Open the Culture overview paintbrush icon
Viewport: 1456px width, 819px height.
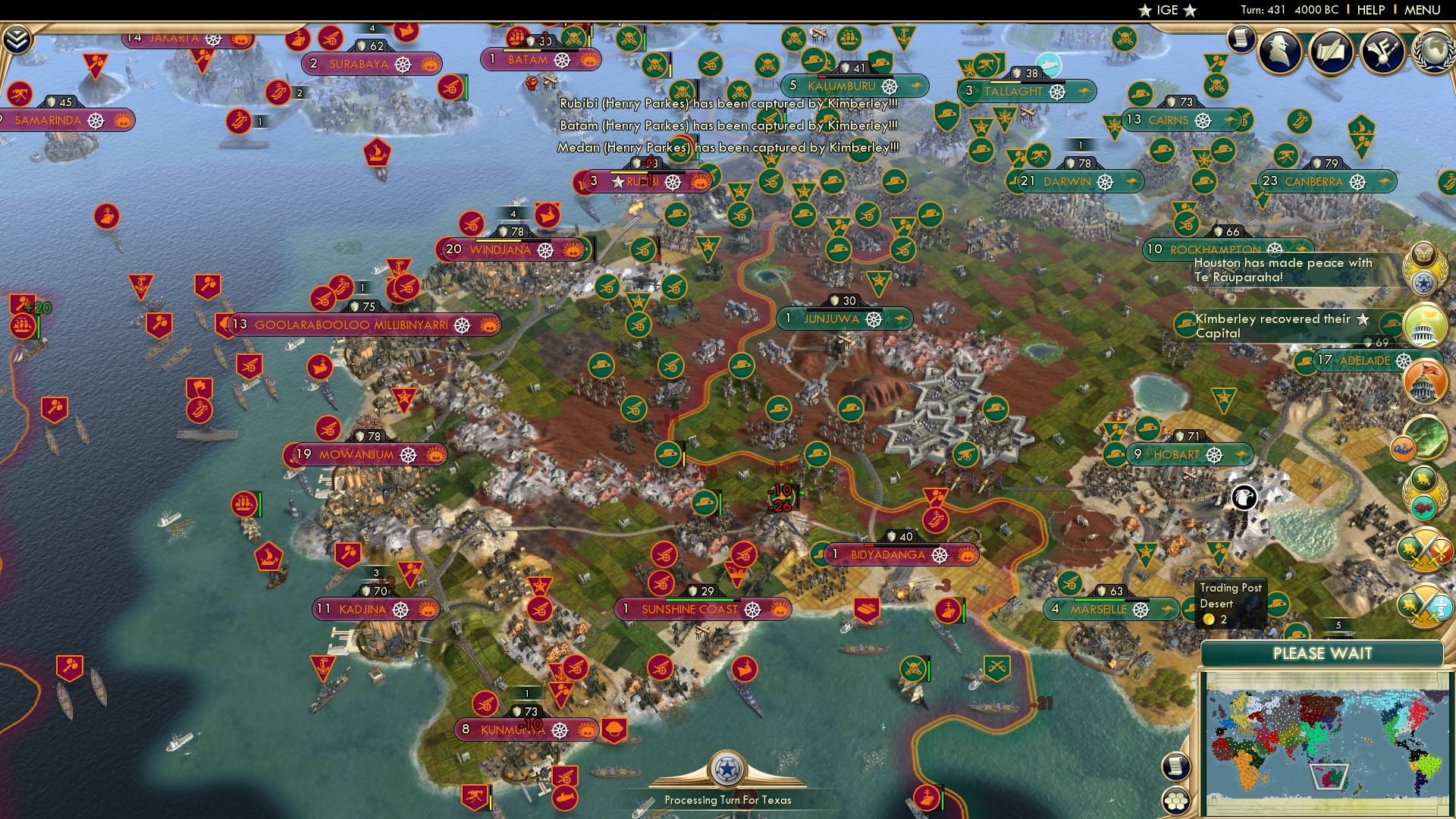coord(1382,51)
